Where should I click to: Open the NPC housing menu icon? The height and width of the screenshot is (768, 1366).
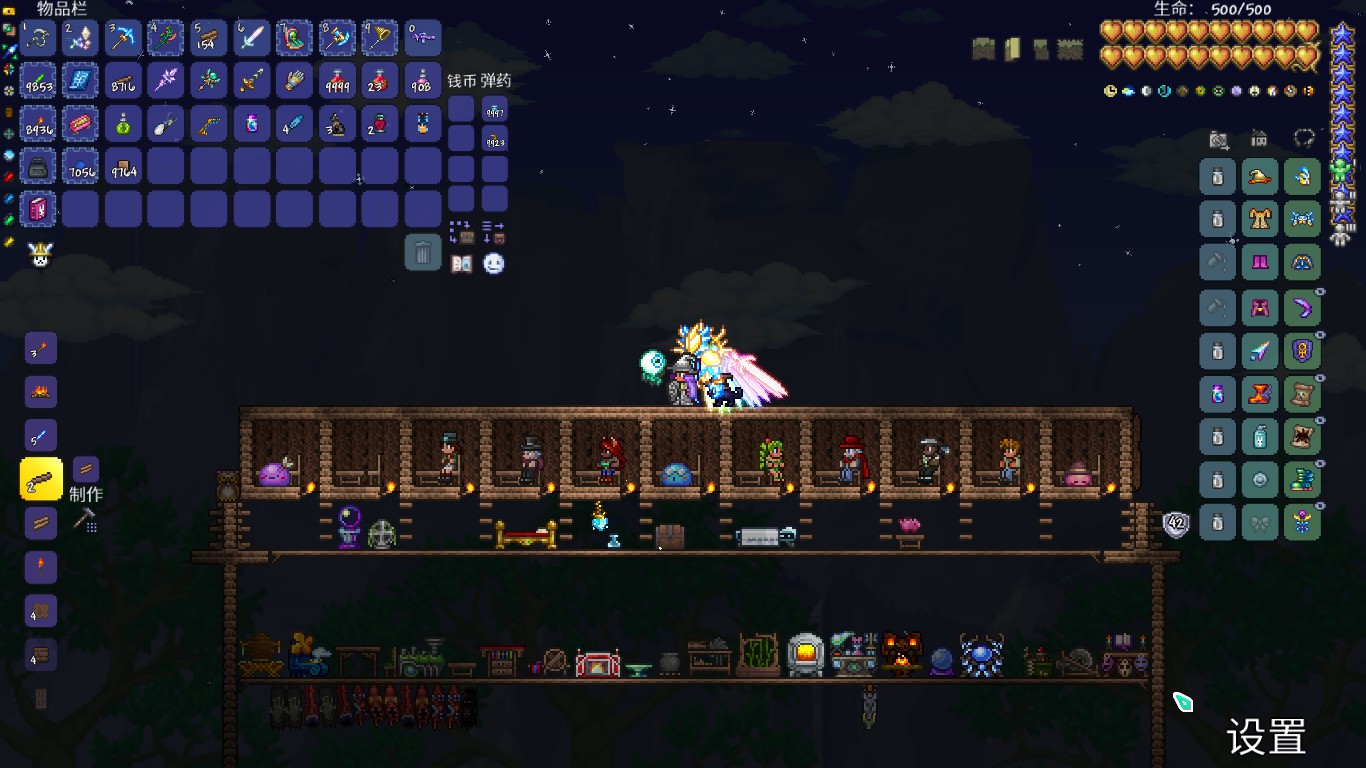coord(1260,139)
